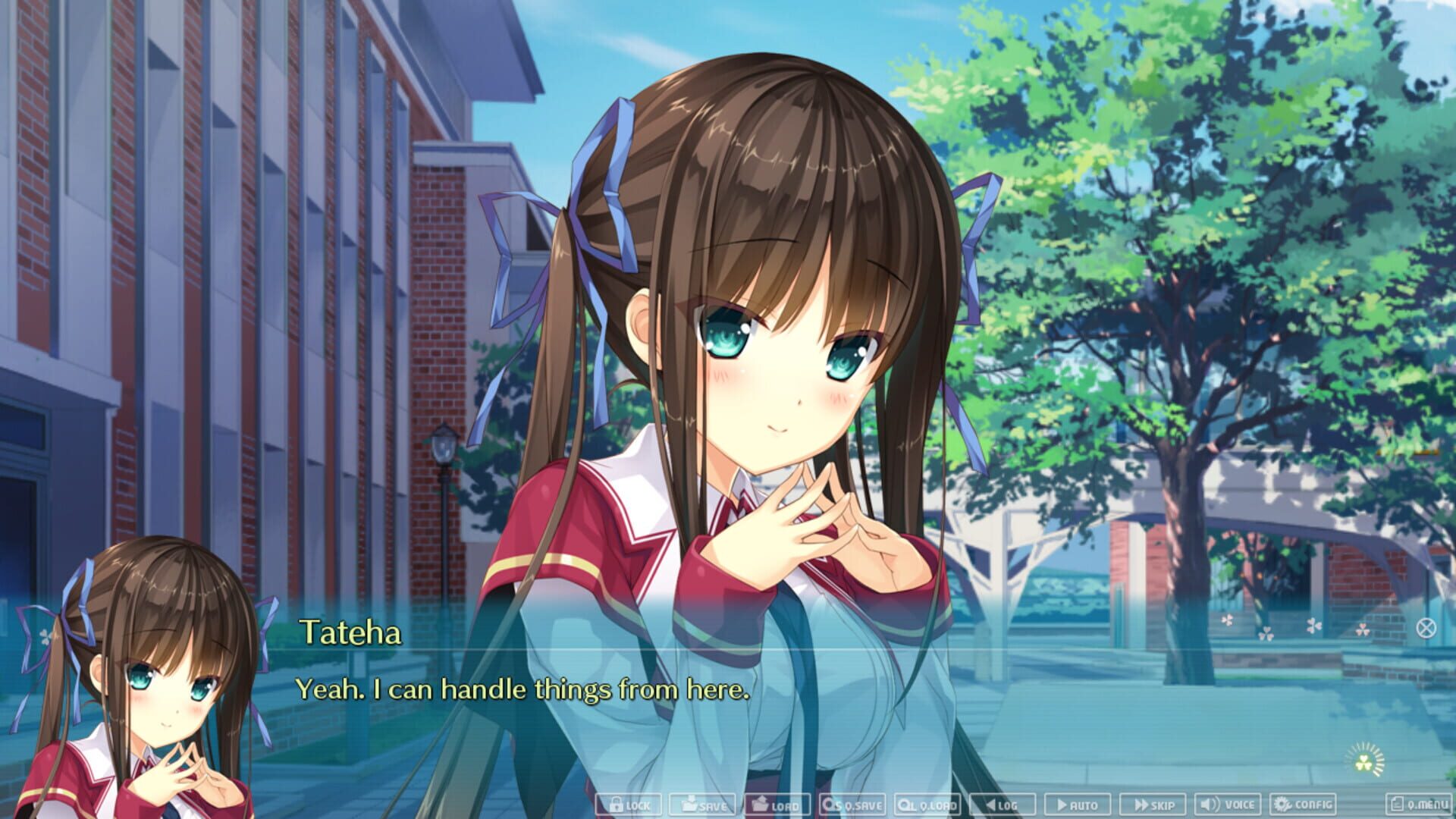
Task: Click the gear icon on the Config button
Action: coord(1282,805)
